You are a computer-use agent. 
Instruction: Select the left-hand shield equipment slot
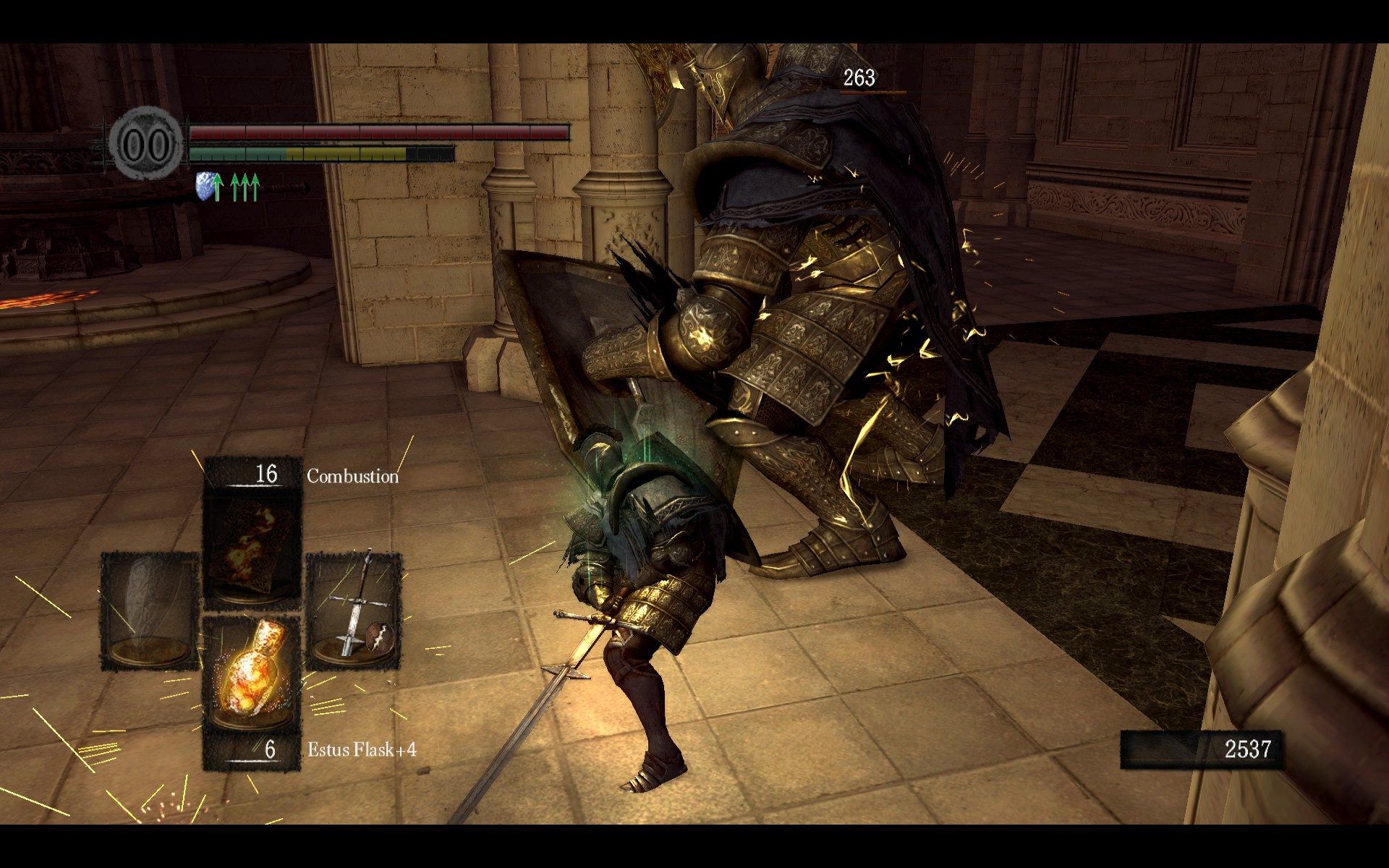149,611
